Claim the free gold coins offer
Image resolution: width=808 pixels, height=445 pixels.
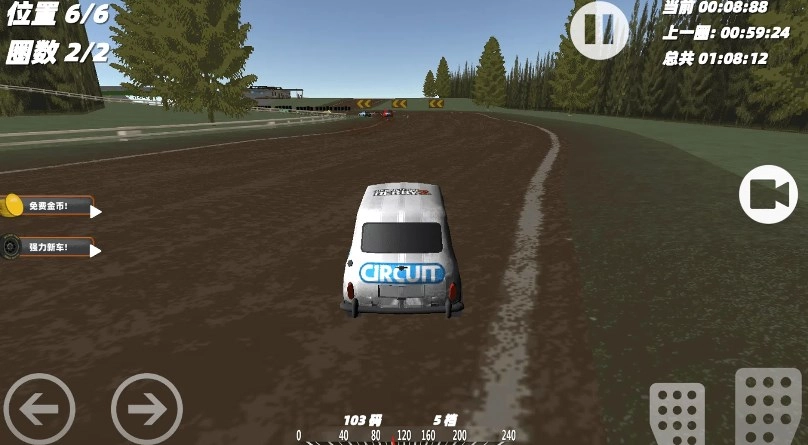coord(50,206)
